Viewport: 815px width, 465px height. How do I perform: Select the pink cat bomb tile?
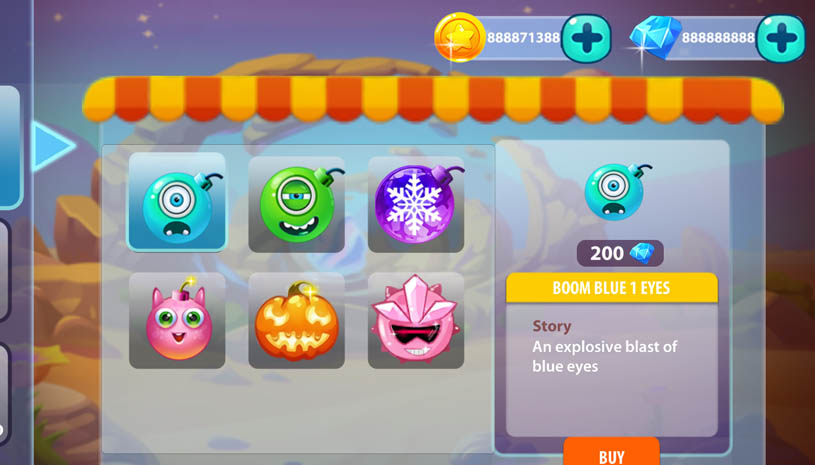177,321
